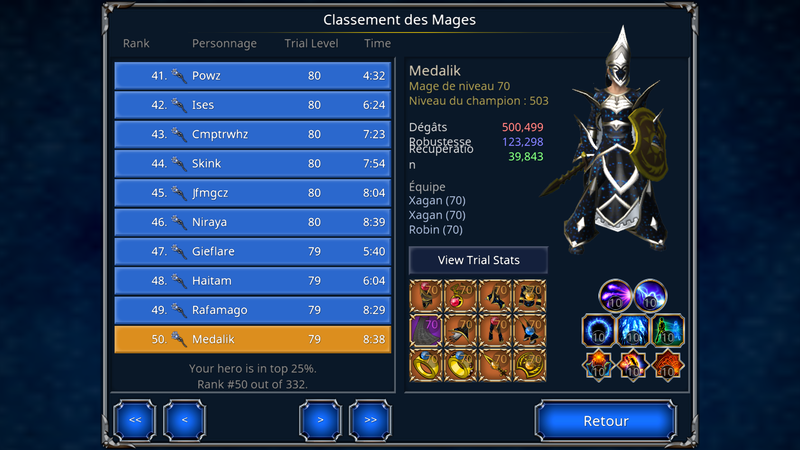Select Powz's leaderboard row
This screenshot has width=800, height=450.
pos(252,76)
